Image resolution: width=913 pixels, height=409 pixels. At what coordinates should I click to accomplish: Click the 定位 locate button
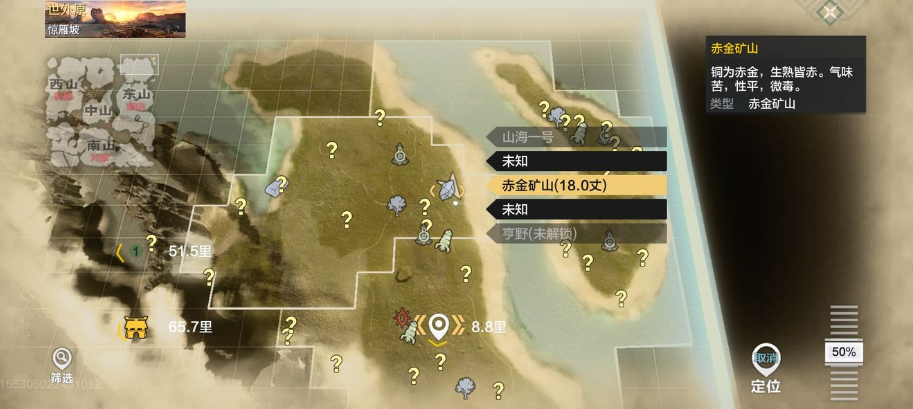click(766, 366)
